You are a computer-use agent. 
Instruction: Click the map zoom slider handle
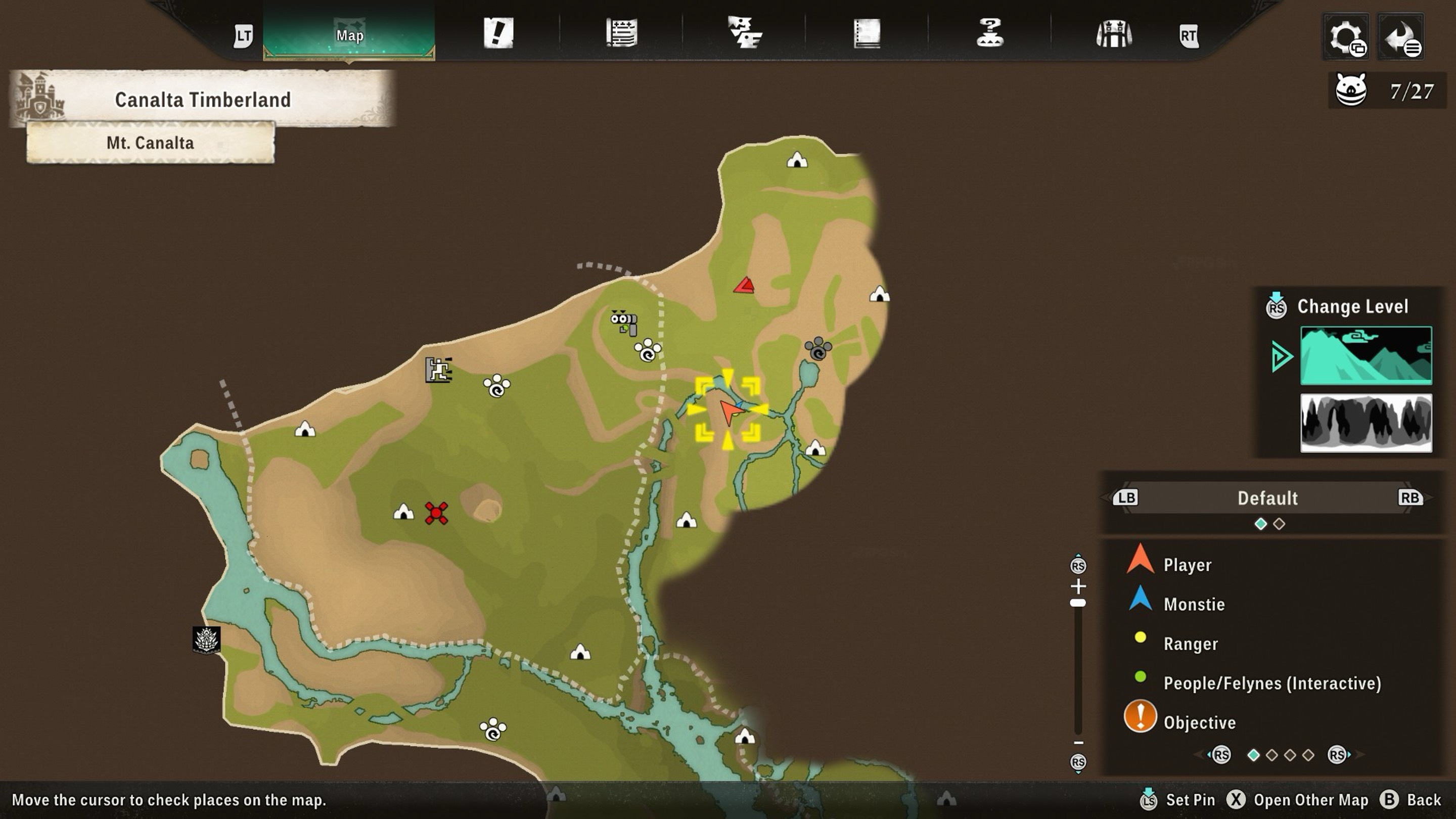(x=1078, y=603)
